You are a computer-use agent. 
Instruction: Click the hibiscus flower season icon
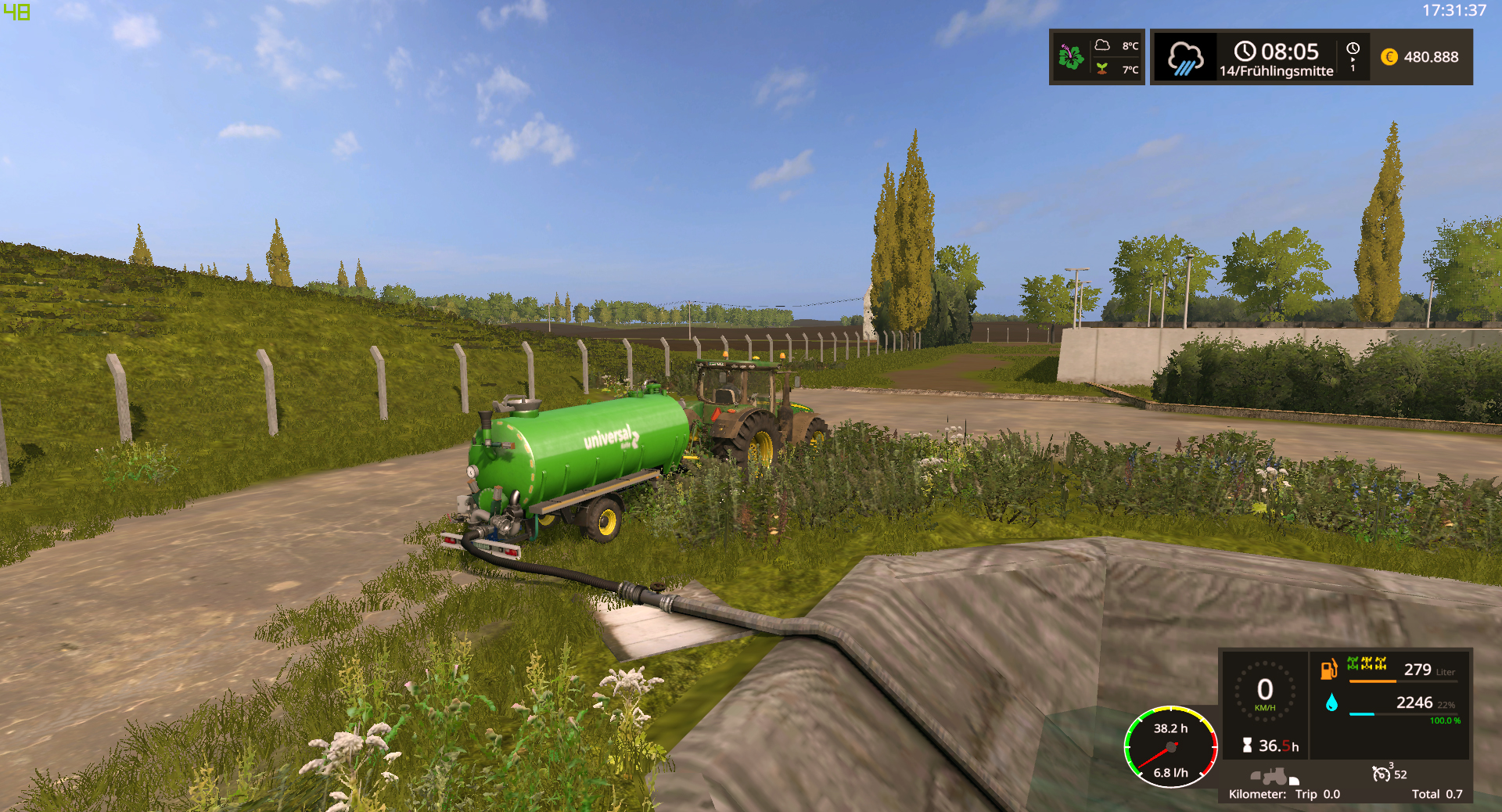1070,57
